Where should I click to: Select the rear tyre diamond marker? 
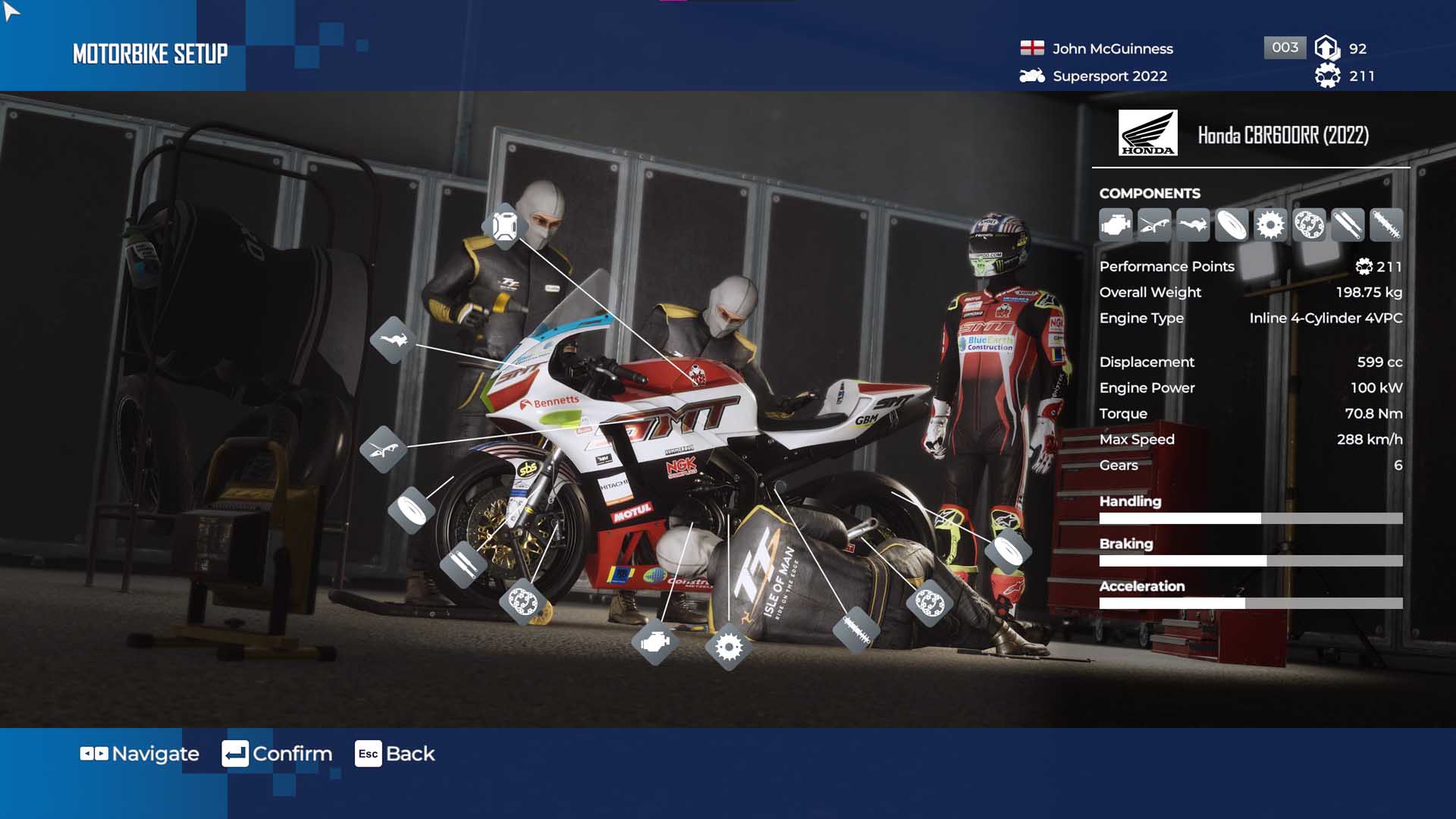pos(1008,550)
